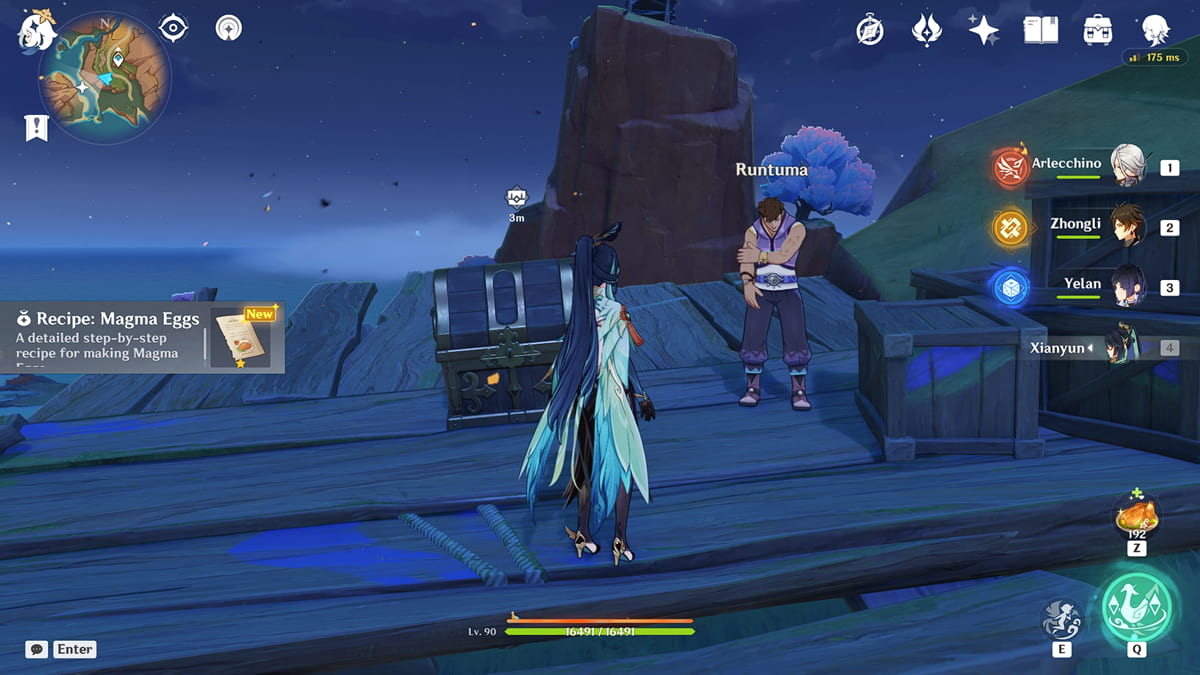
Task: Open the Paimon menu icon
Action: pyautogui.click(x=37, y=30)
